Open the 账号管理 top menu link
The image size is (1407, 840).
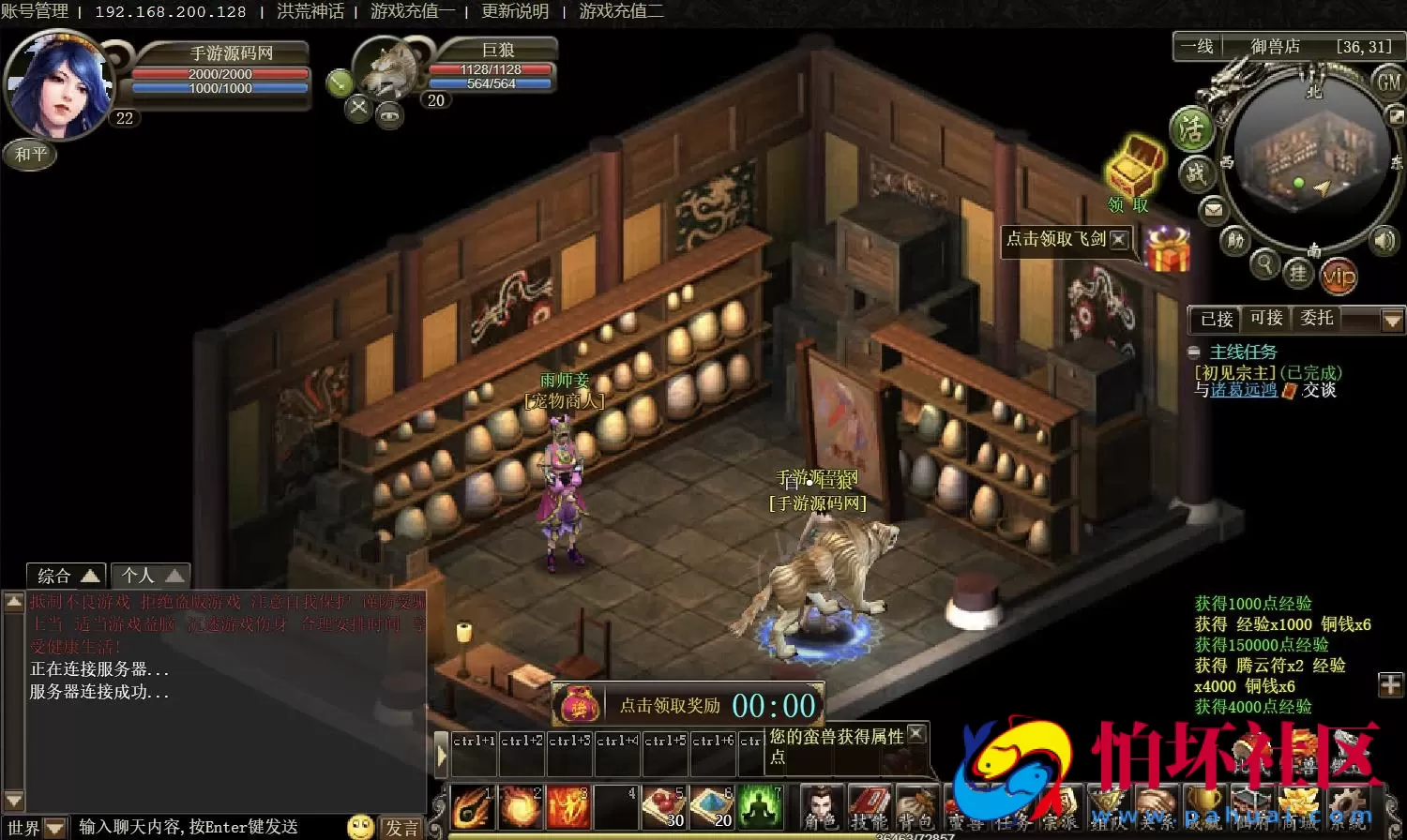pyautogui.click(x=35, y=11)
